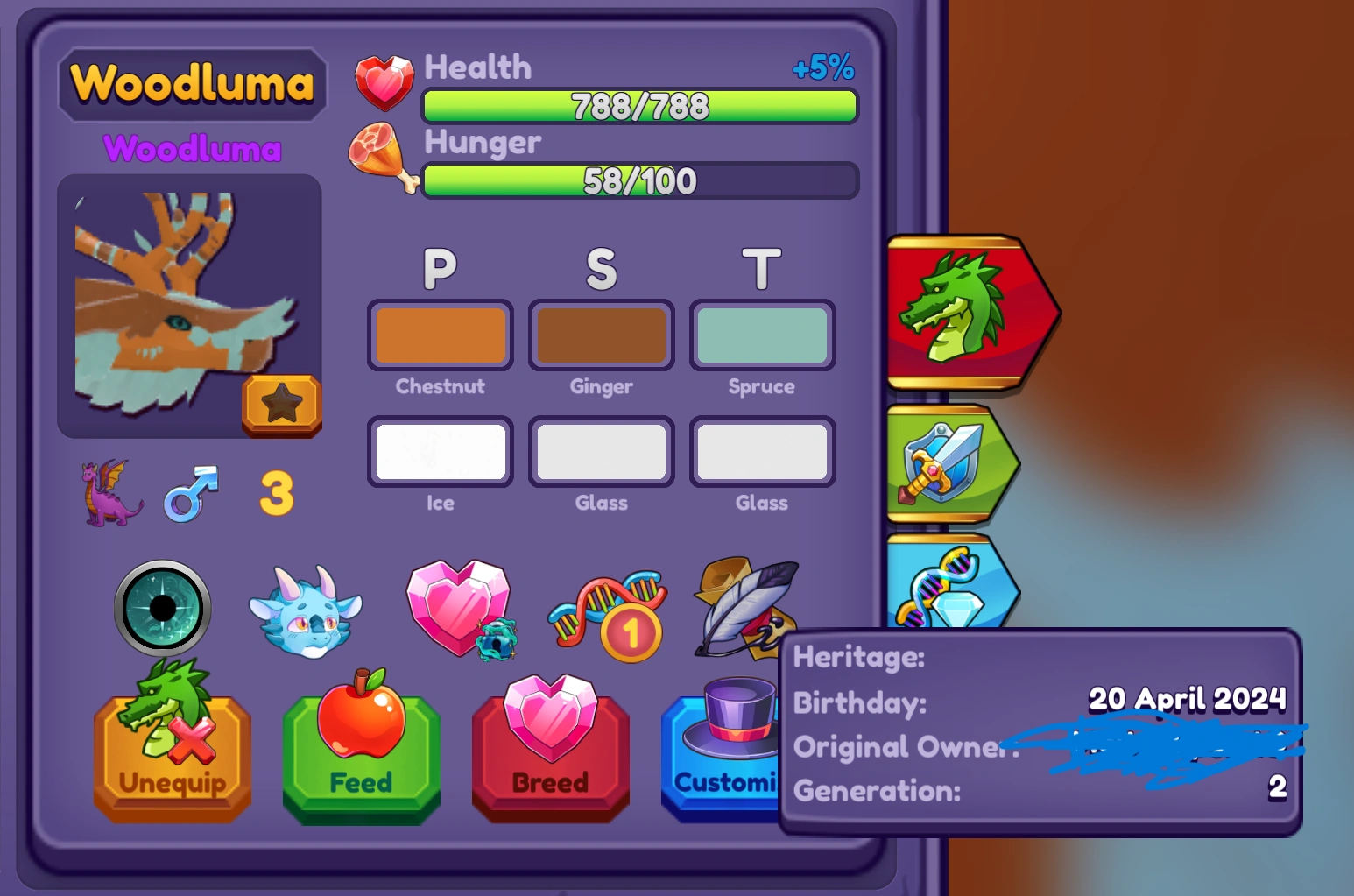Viewport: 1354px width, 896px height.
Task: Toggle the favorite star on the portrait
Action: pos(283,404)
